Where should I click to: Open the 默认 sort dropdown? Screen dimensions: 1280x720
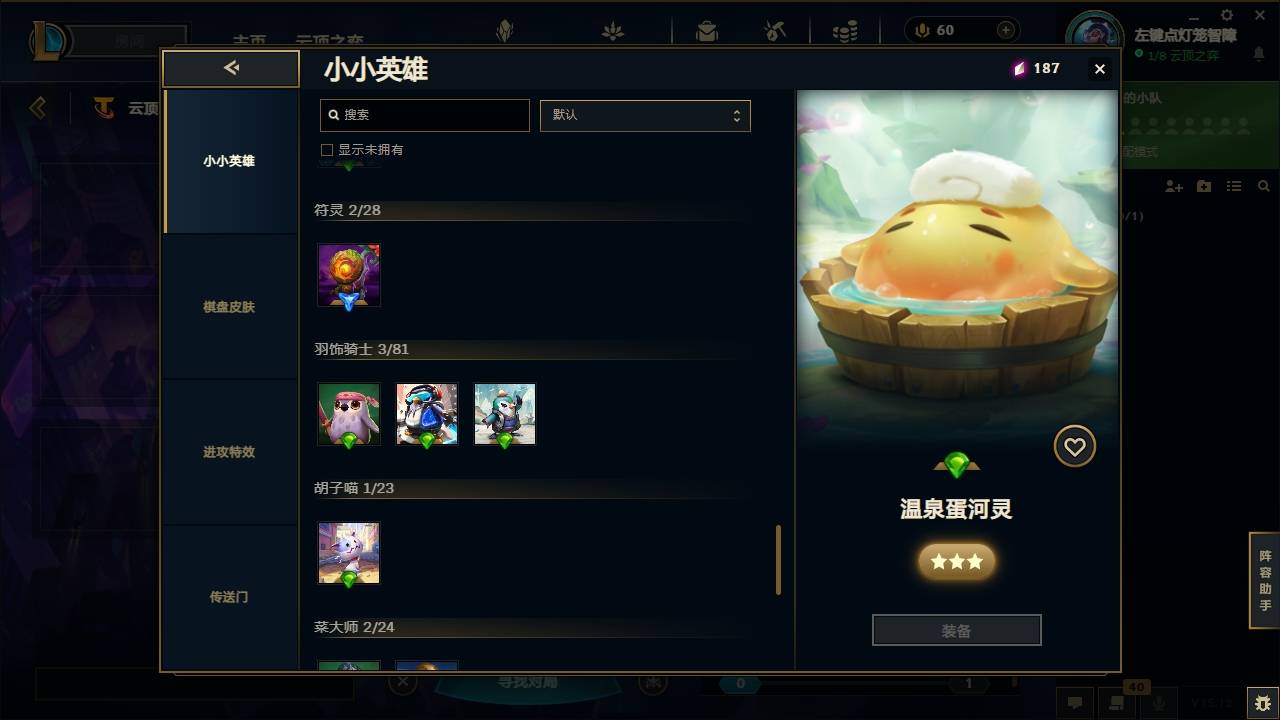click(645, 115)
